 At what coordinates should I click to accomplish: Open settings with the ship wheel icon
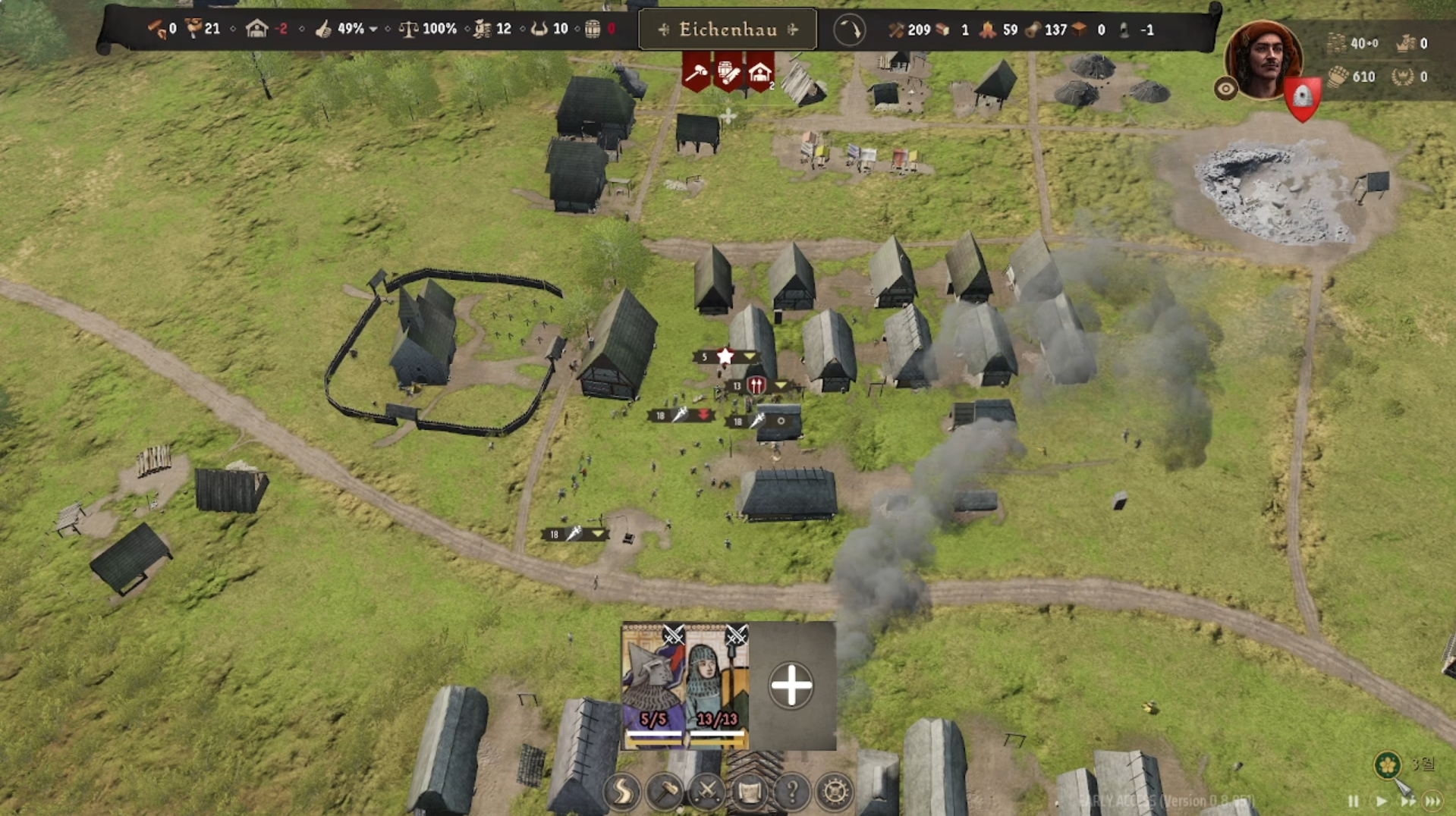click(835, 792)
